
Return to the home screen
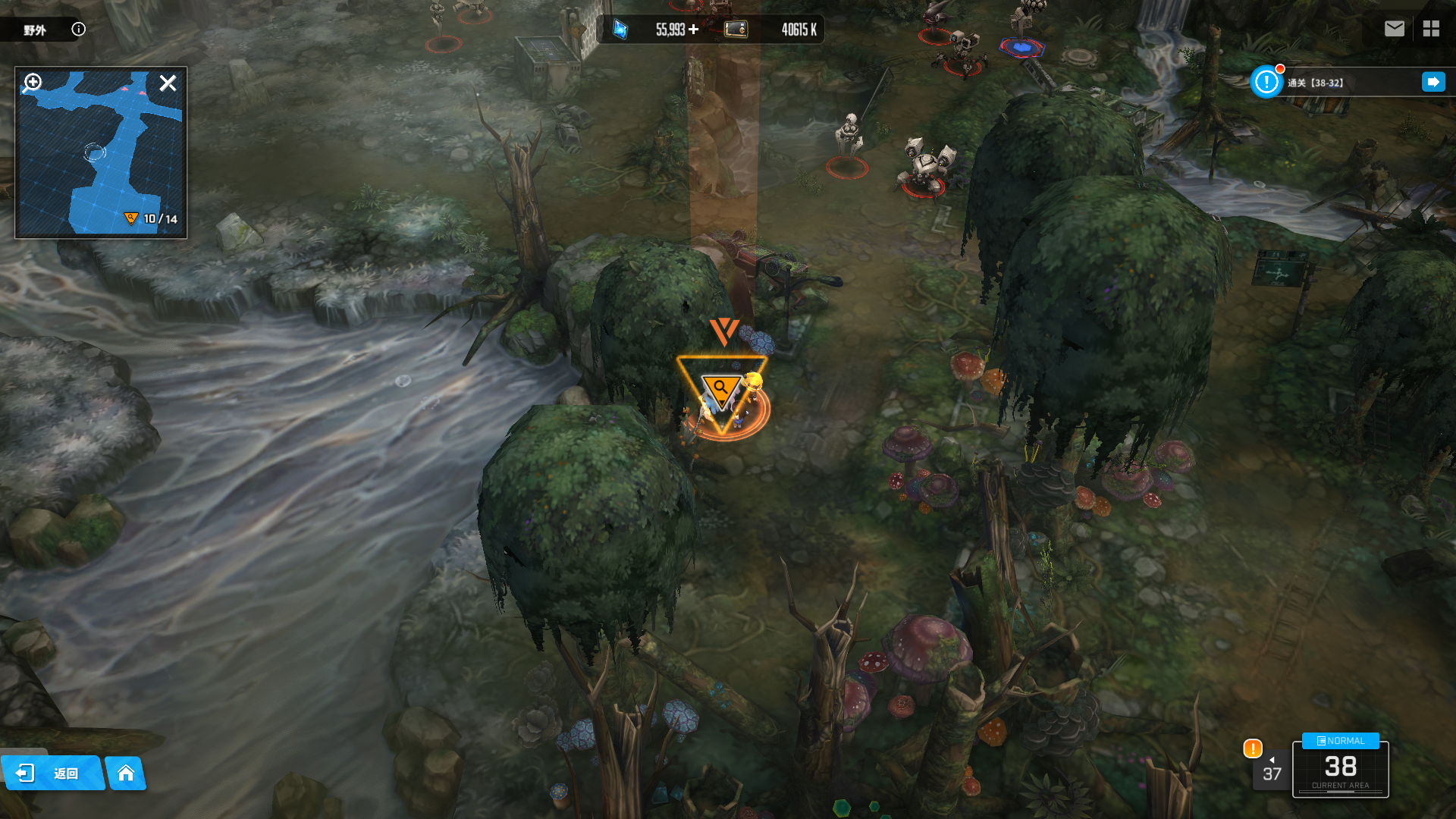126,773
